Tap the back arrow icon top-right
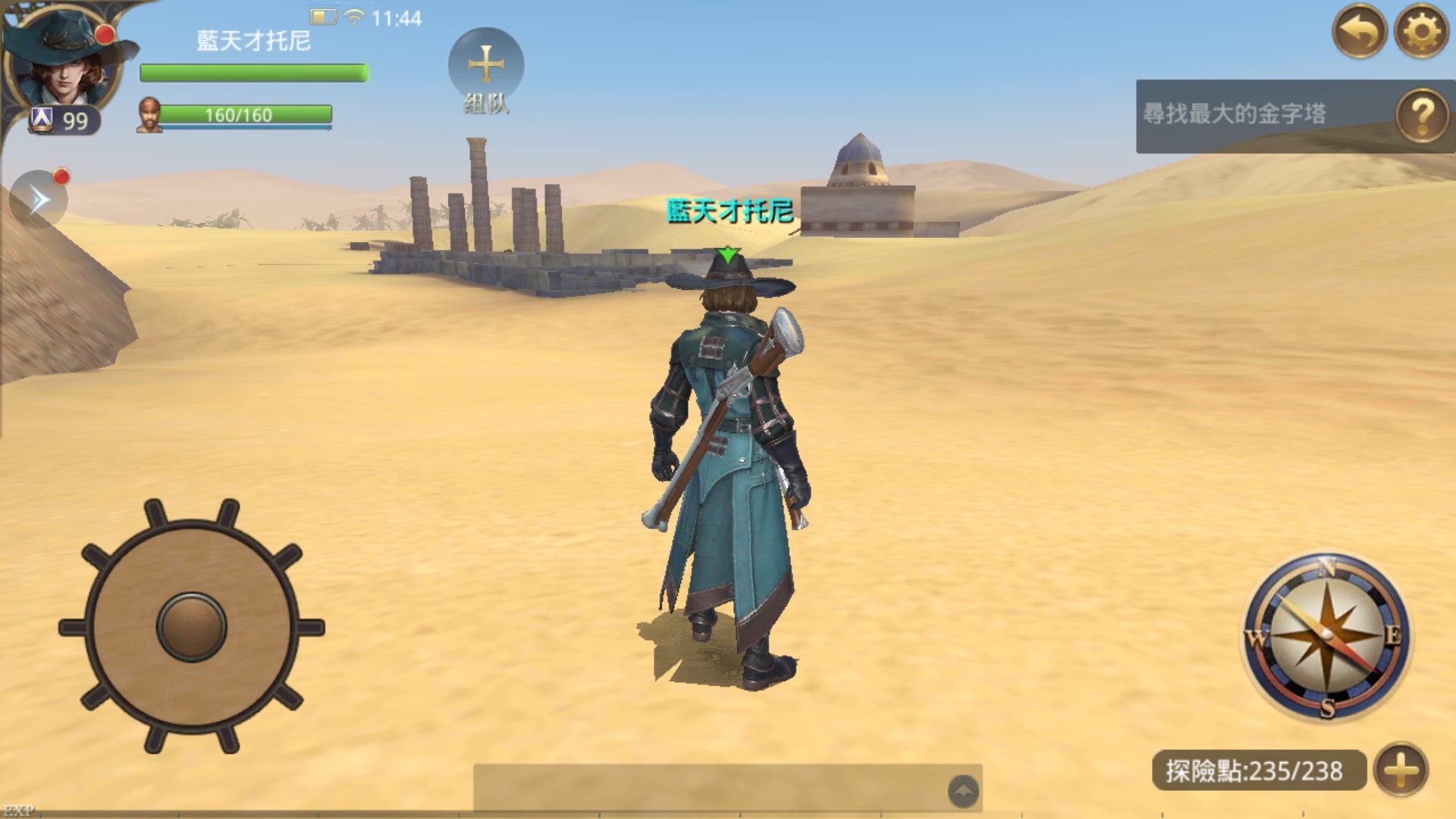This screenshot has height=819, width=1456. point(1361,32)
